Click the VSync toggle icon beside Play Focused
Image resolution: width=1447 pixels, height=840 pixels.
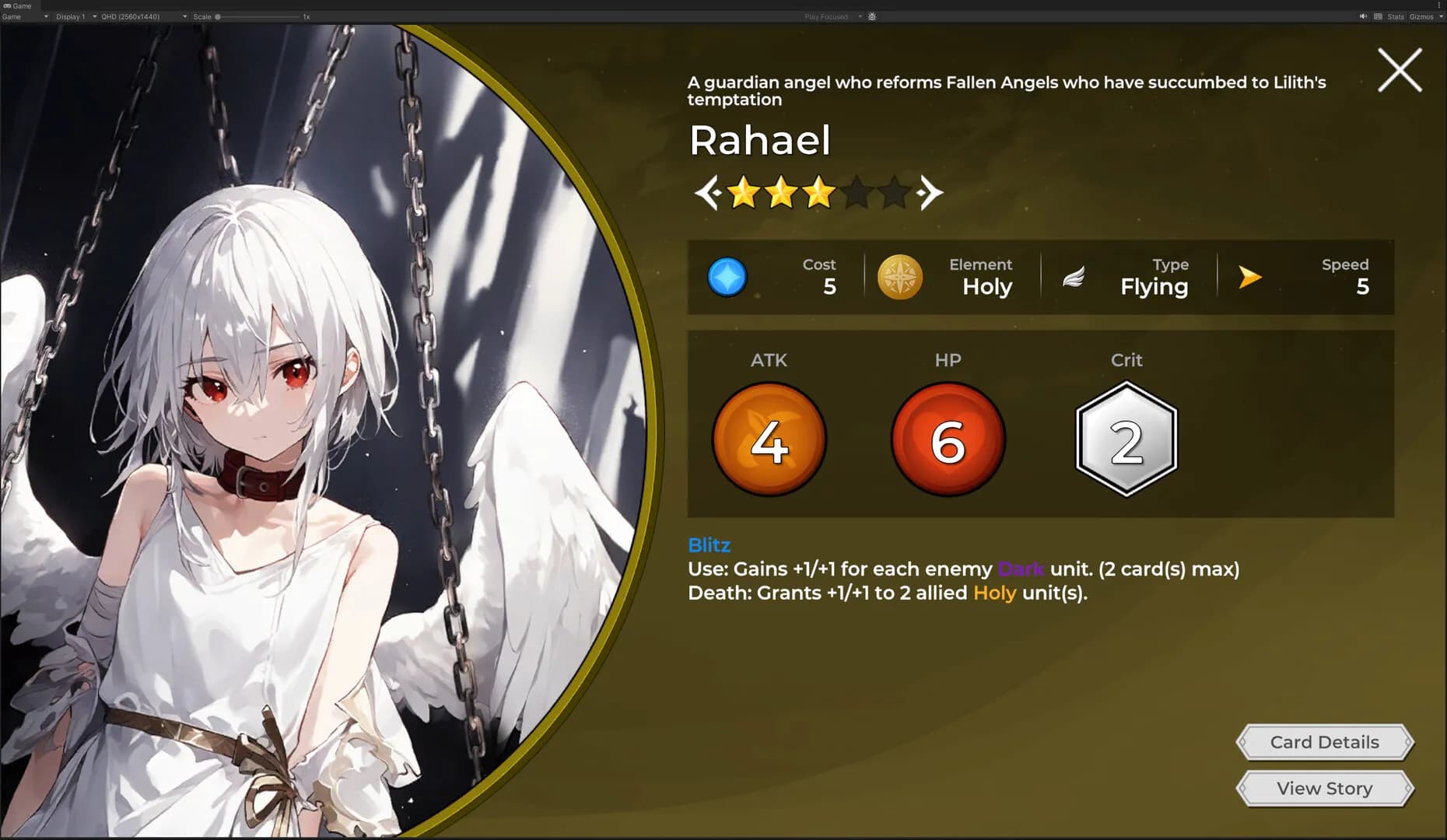[871, 16]
